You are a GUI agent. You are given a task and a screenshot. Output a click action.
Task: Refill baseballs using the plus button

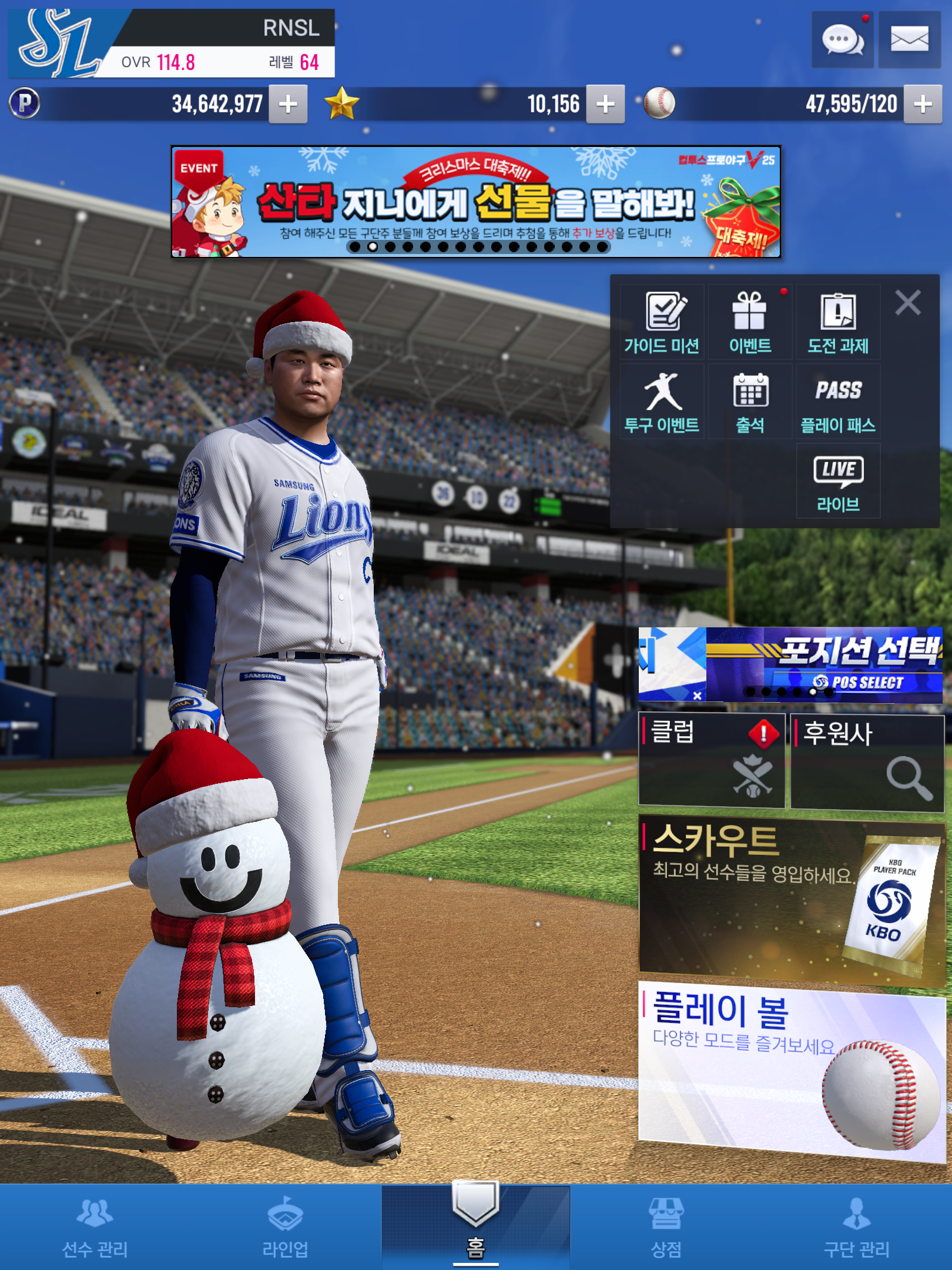(x=923, y=105)
